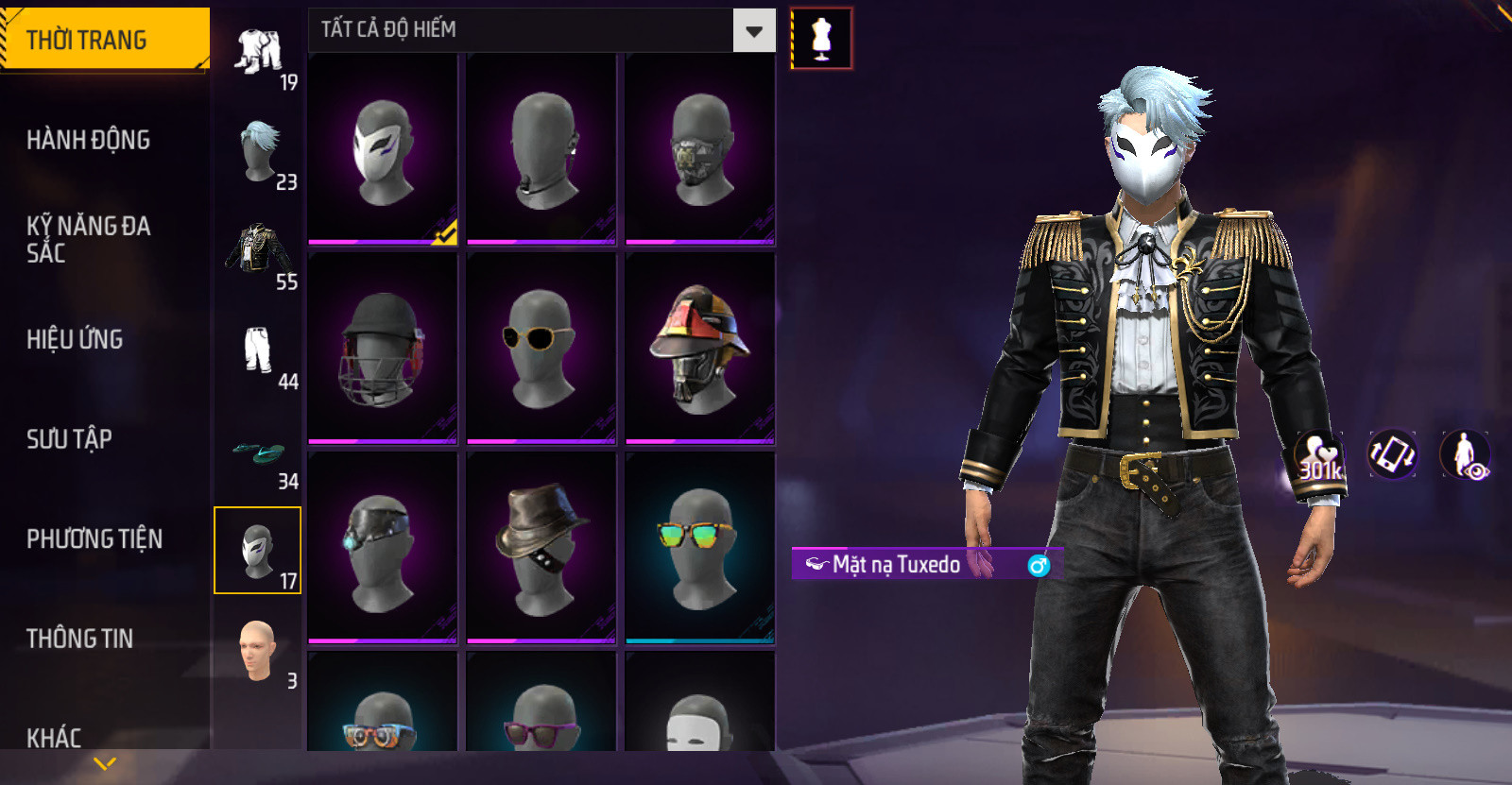Viewport: 1512px width, 785px height.
Task: Select the rainbow lens sunglasses
Action: (700, 548)
